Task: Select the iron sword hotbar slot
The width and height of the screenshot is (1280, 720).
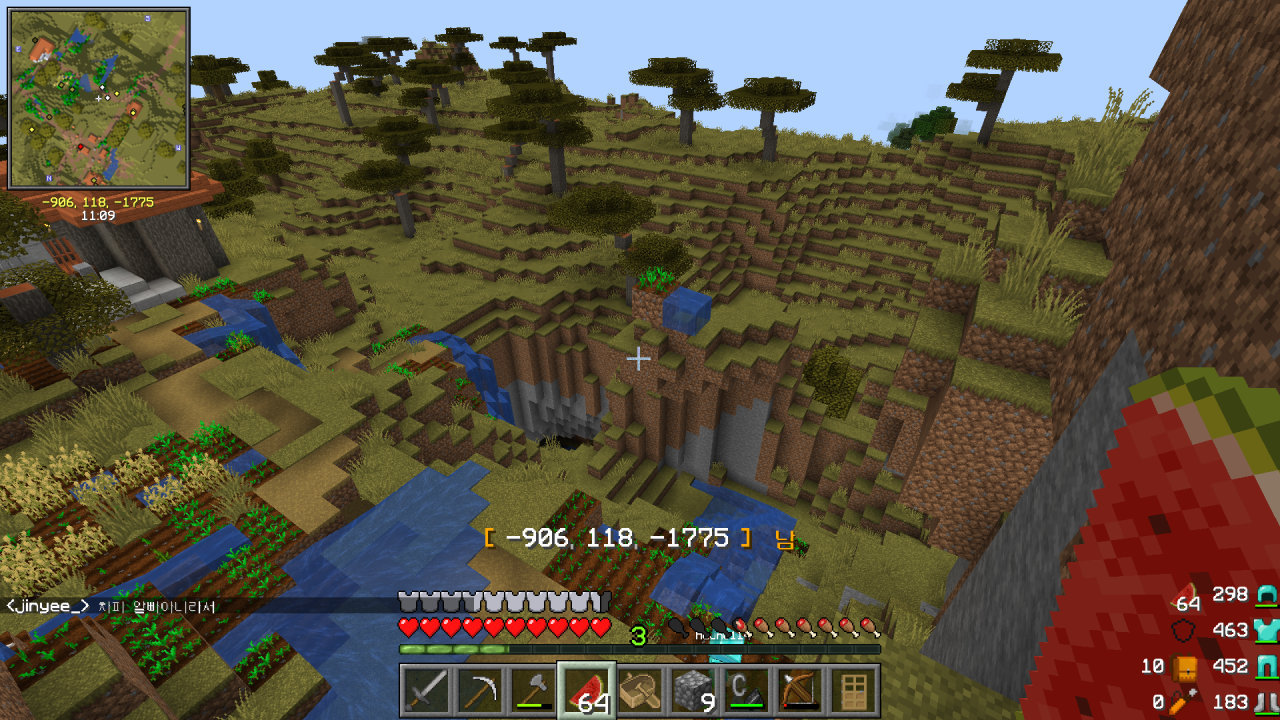Action: point(425,691)
